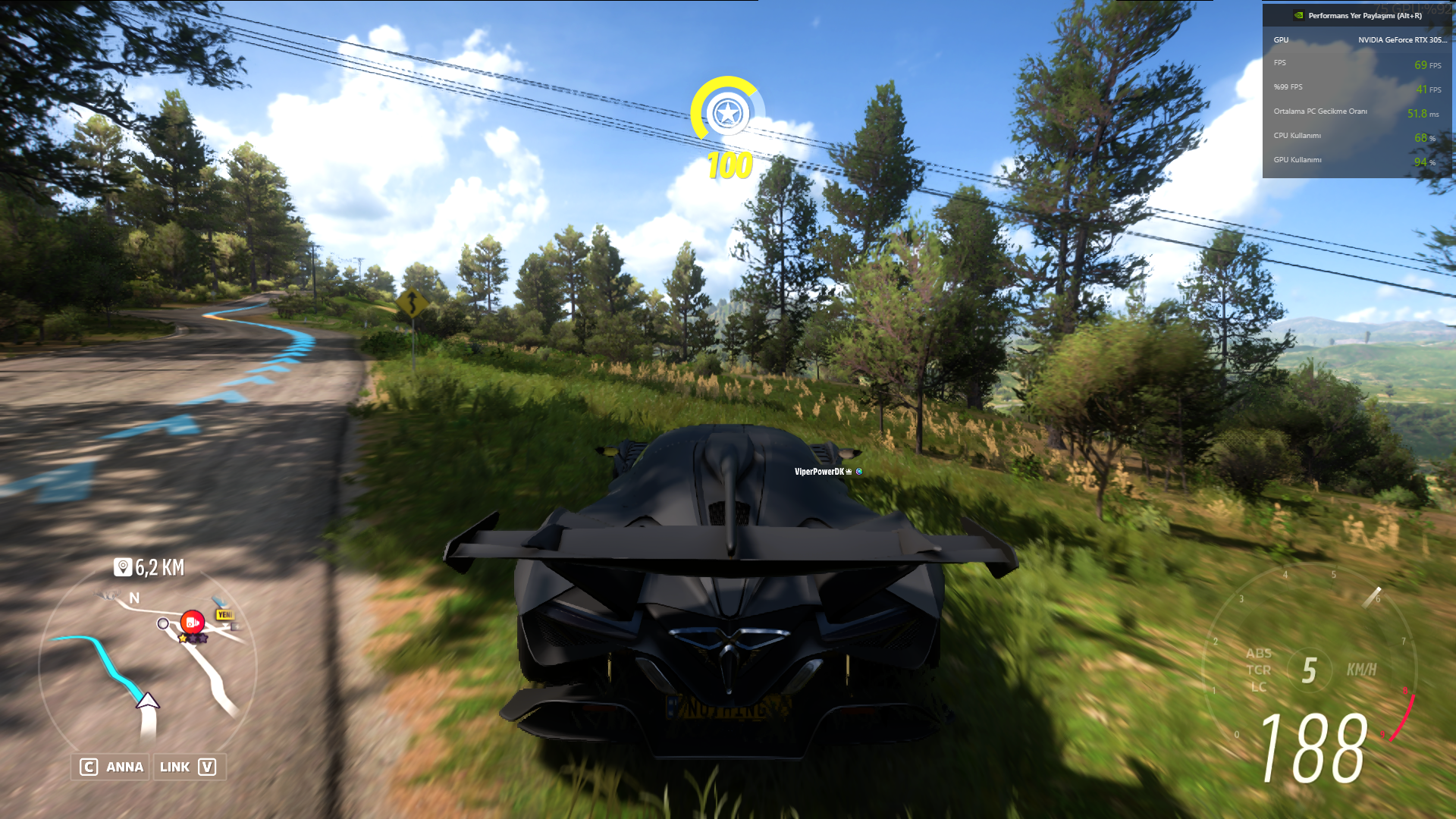Click the yellow YENİ marker on the minimap

click(225, 614)
